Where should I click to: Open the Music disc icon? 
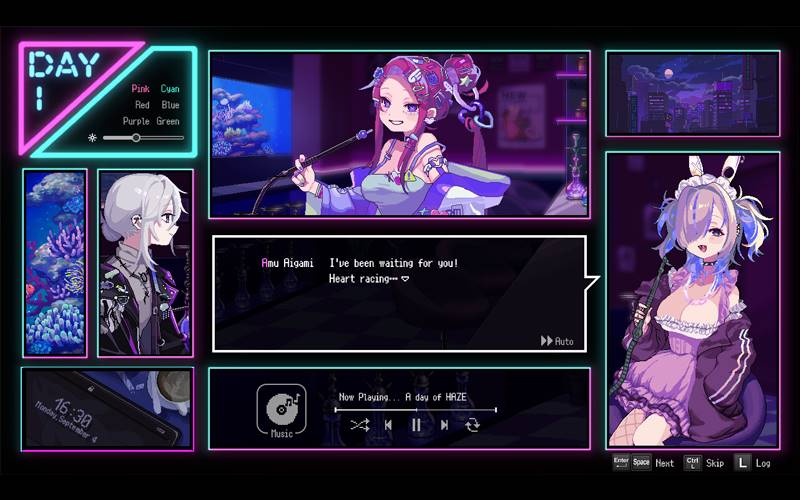click(x=281, y=408)
